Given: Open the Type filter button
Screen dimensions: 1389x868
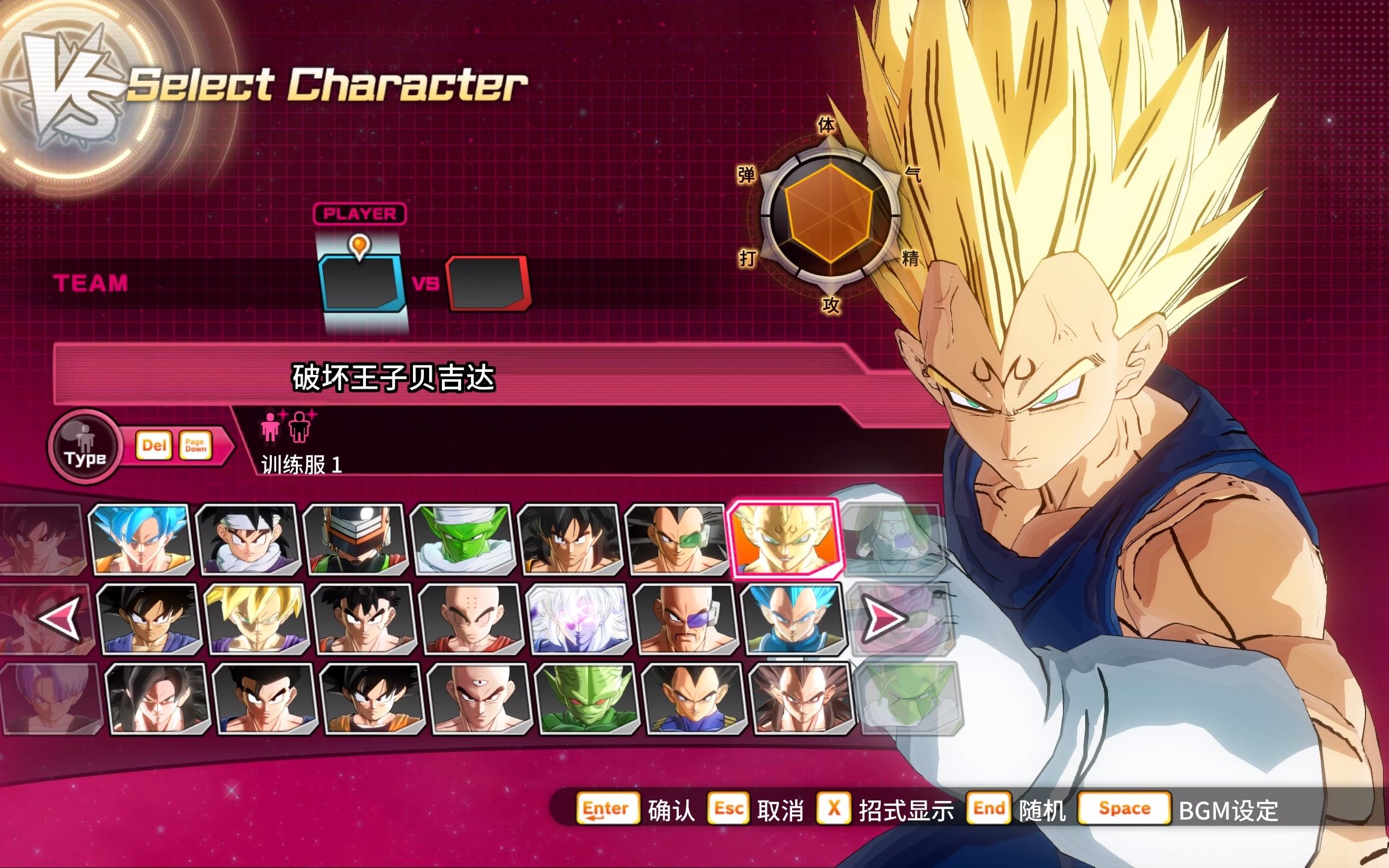Looking at the screenshot, I should tap(86, 446).
